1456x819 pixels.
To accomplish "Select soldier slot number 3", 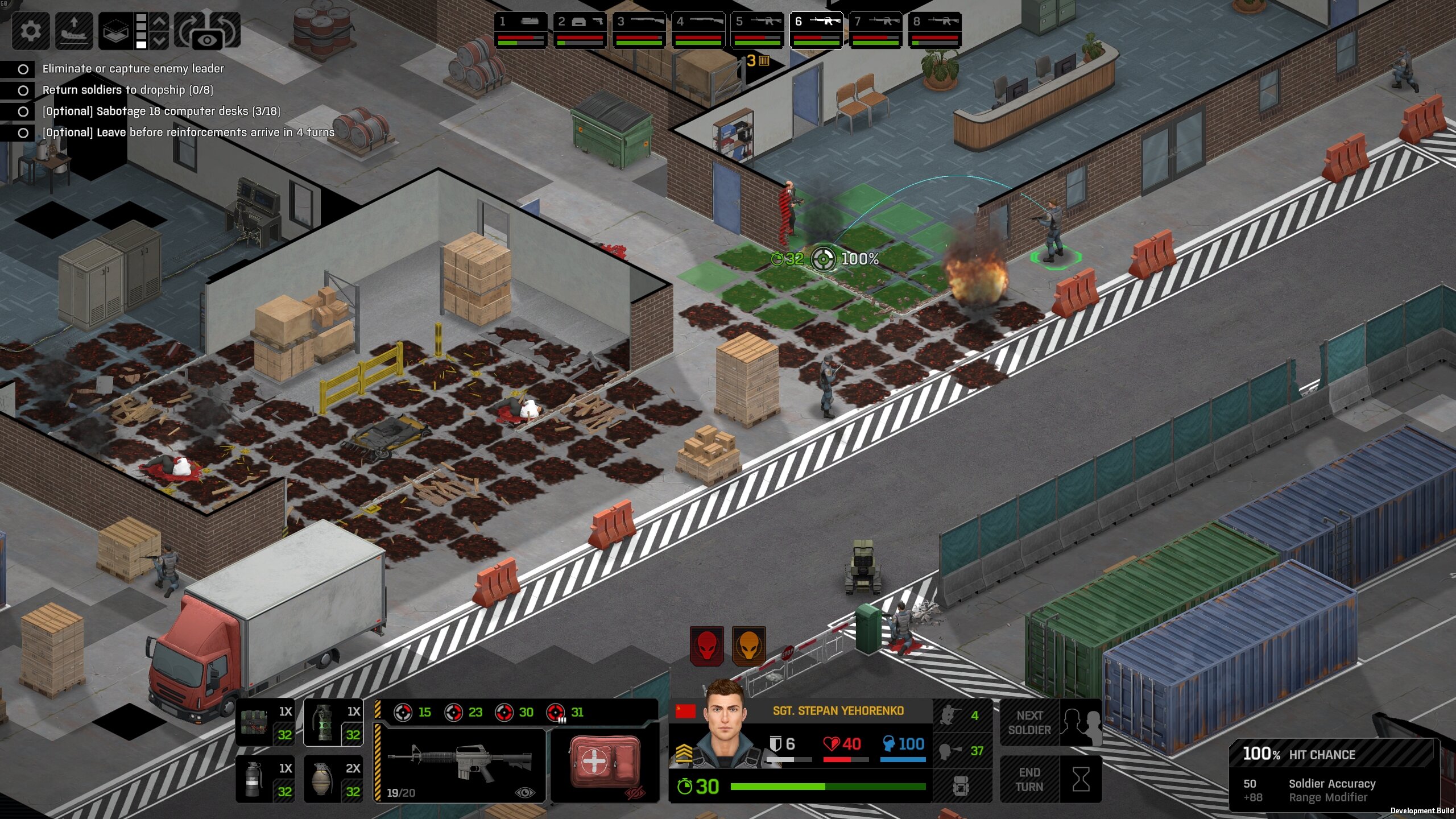I will (x=639, y=30).
